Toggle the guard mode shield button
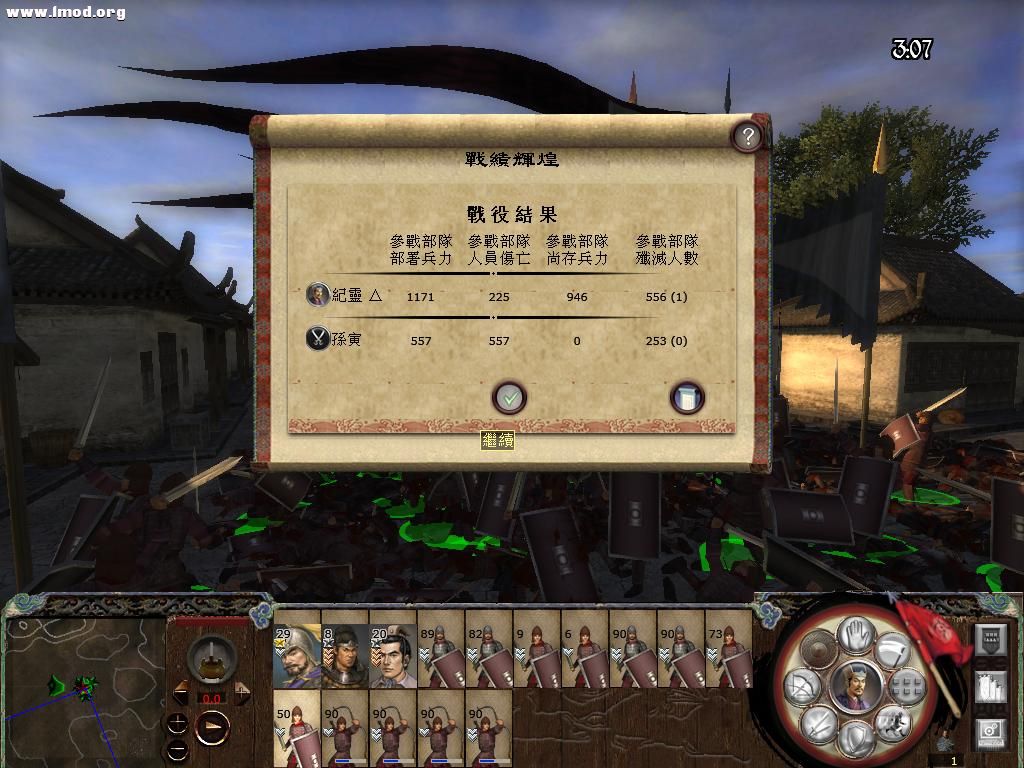This screenshot has width=1024, height=768. point(855,738)
